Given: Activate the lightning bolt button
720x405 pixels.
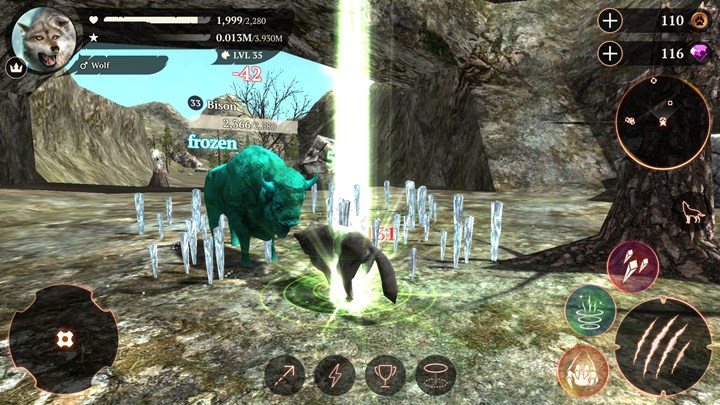Looking at the screenshot, I should [335, 375].
